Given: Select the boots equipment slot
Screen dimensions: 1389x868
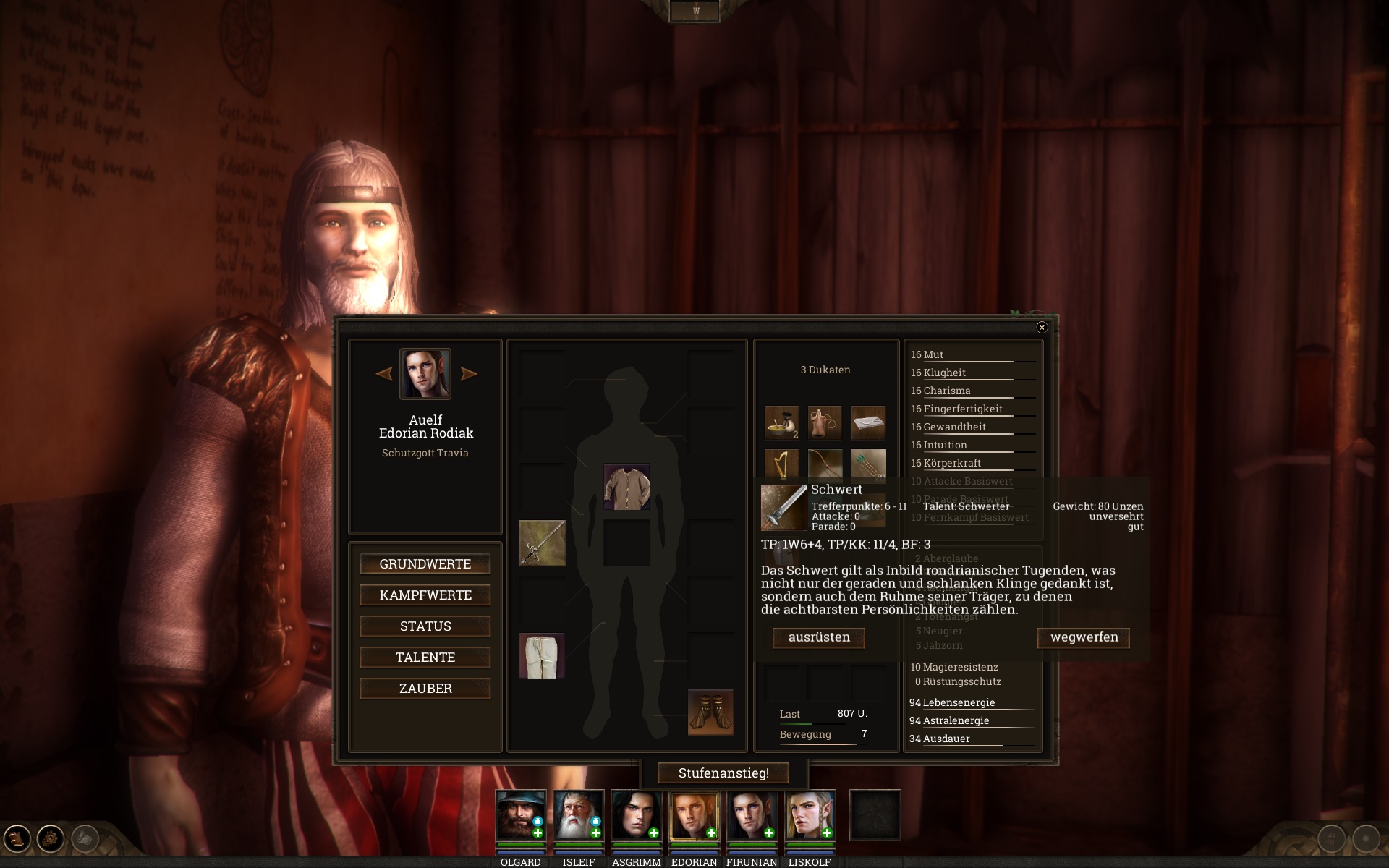Looking at the screenshot, I should (x=710, y=712).
